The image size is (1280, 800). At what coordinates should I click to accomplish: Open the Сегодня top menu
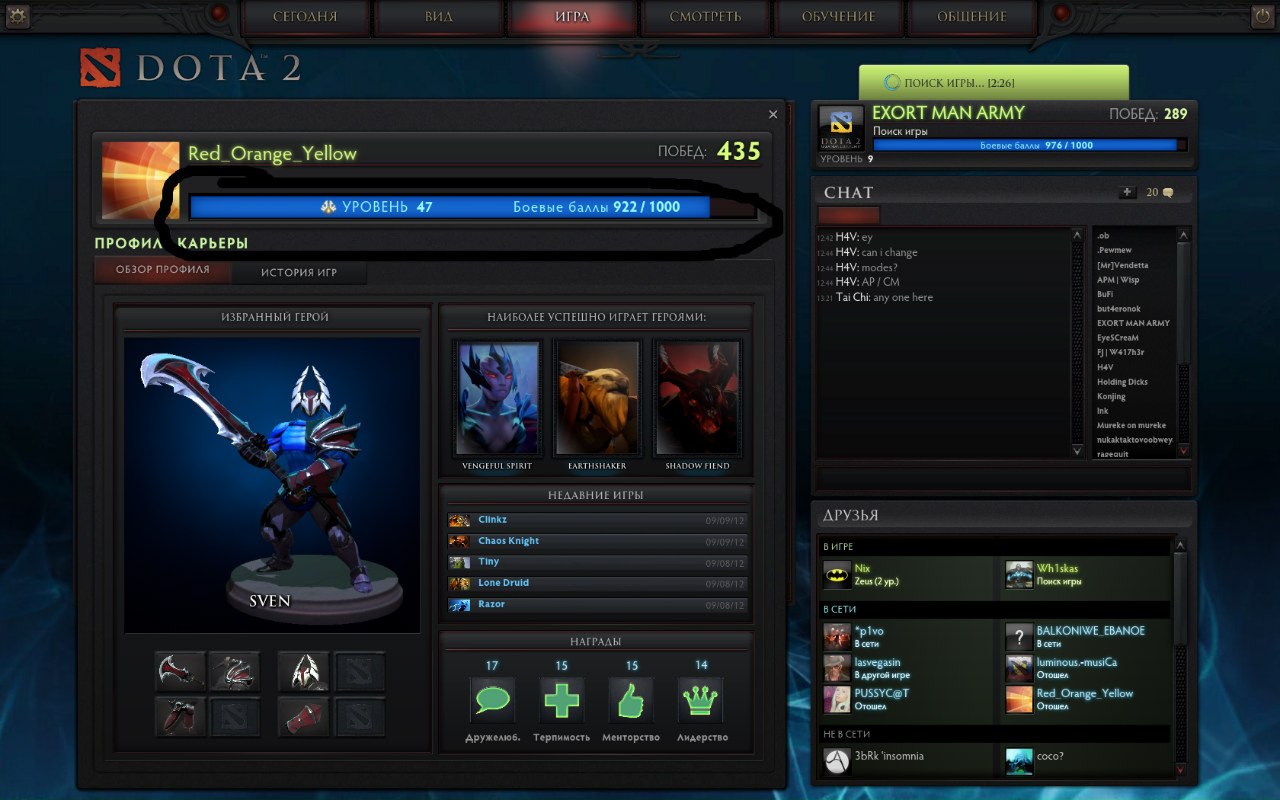(305, 17)
